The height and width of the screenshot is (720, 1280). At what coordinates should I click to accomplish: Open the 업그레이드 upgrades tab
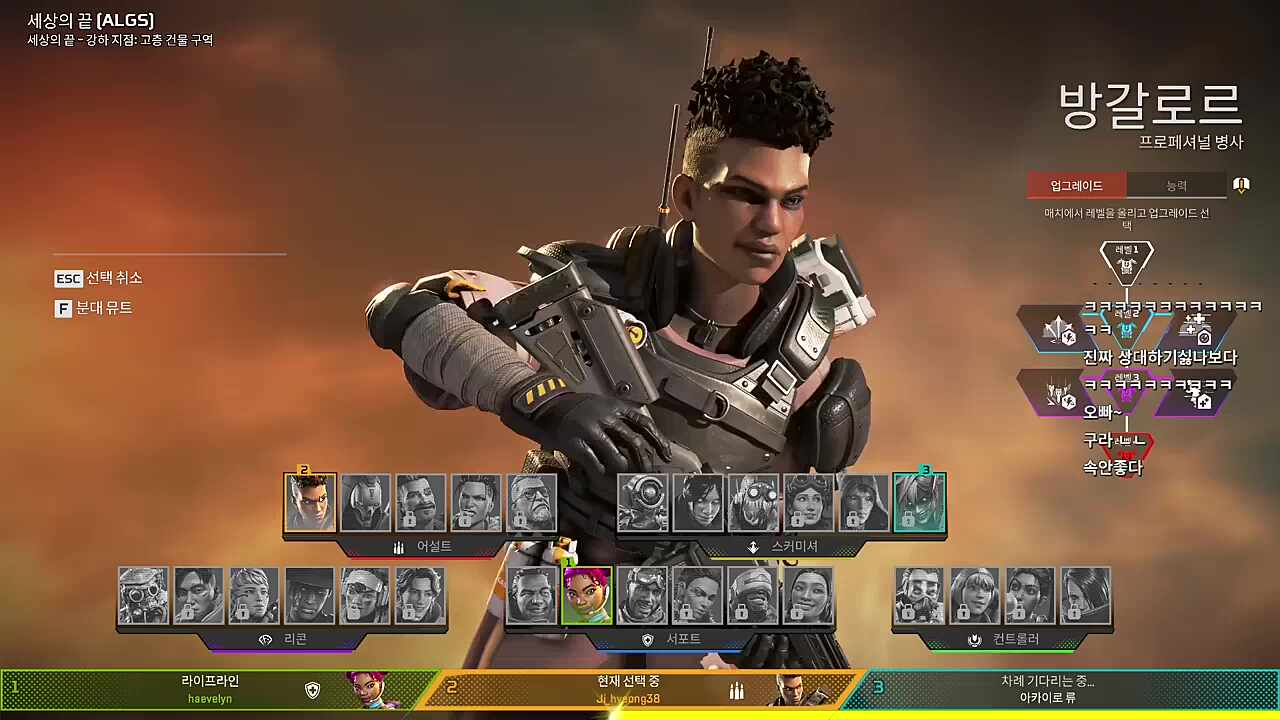tap(1076, 185)
